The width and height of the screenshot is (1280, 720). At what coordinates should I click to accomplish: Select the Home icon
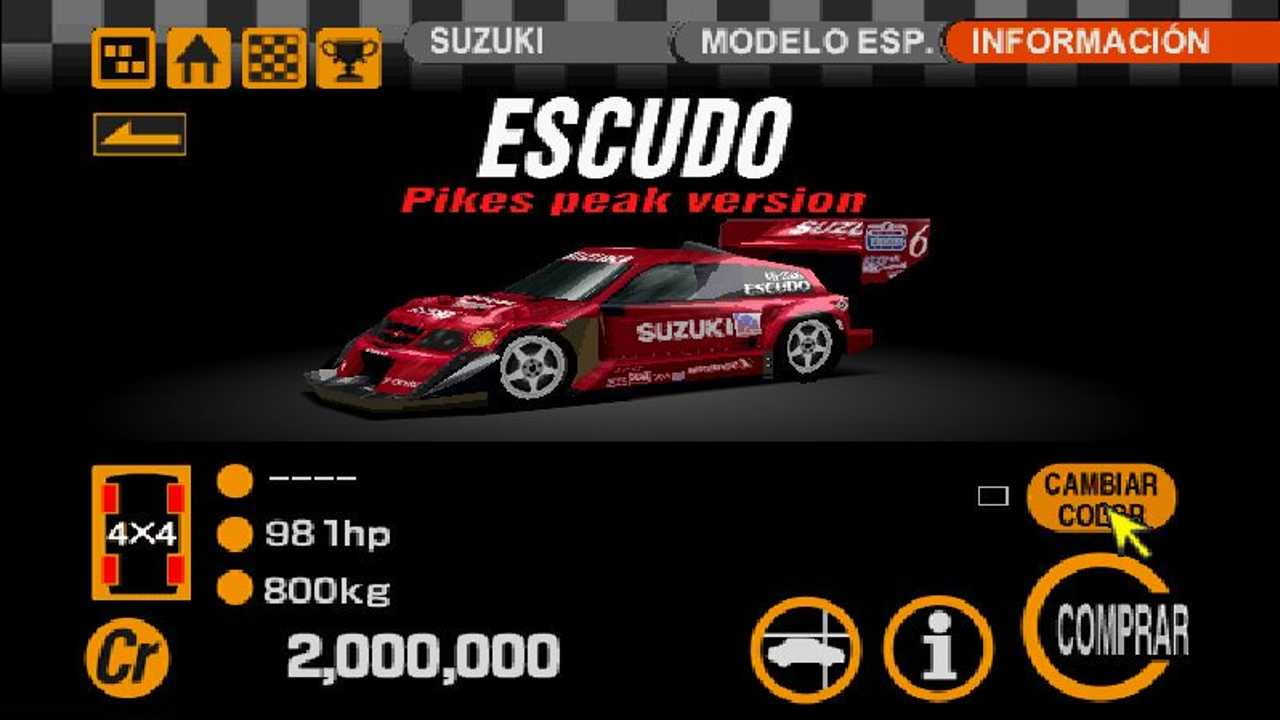pyautogui.click(x=197, y=57)
